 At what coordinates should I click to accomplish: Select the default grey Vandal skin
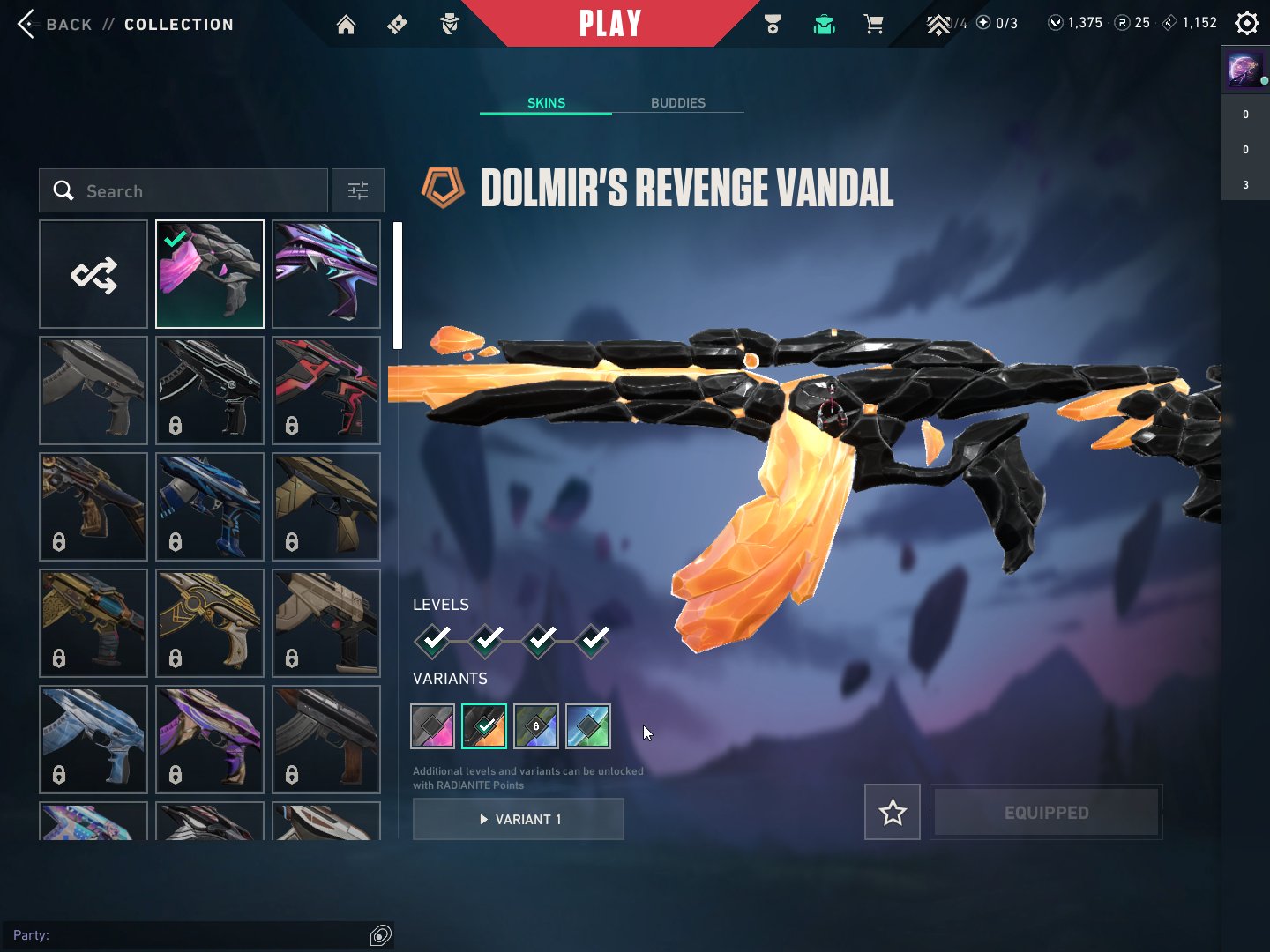tap(93, 390)
